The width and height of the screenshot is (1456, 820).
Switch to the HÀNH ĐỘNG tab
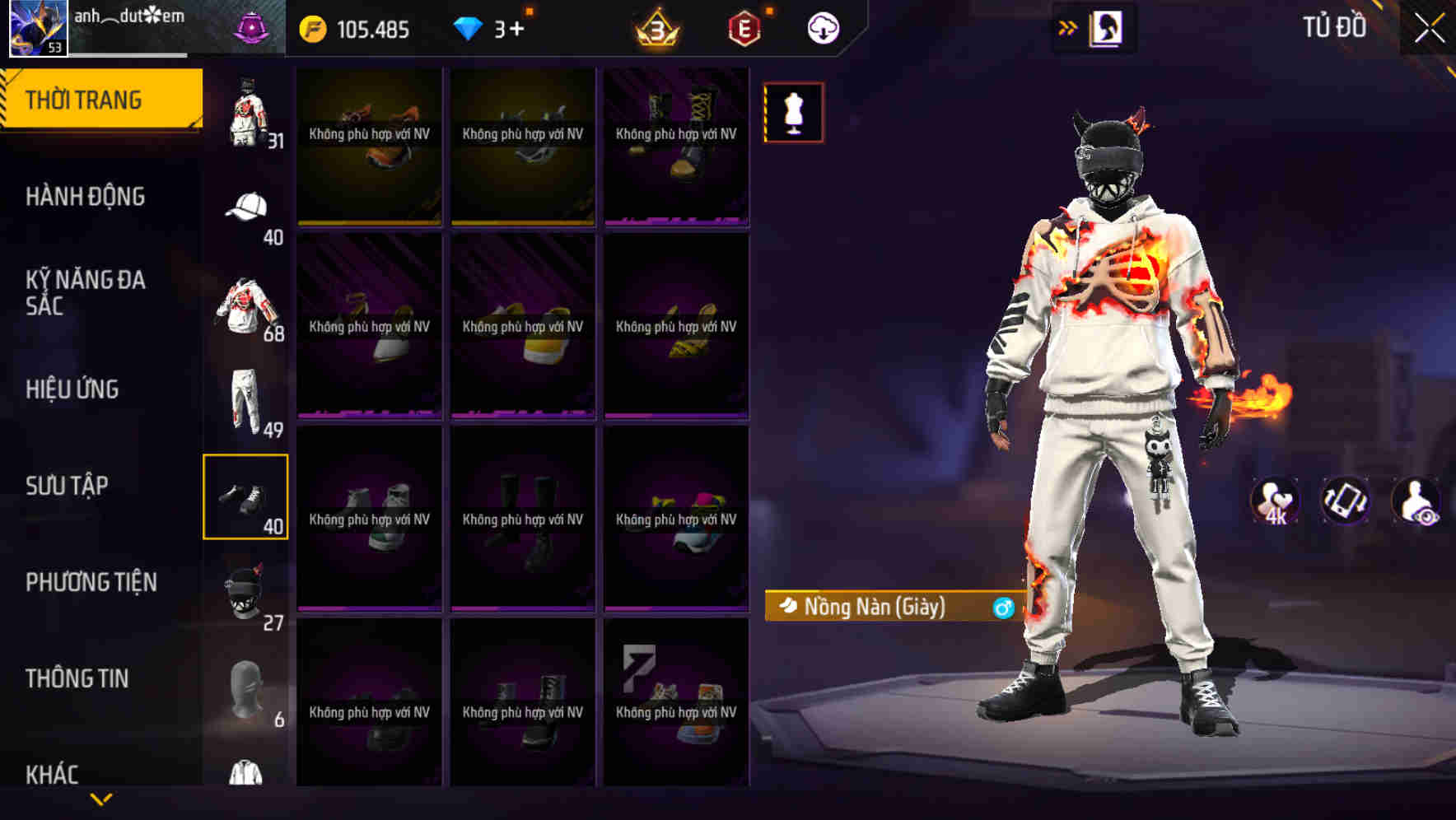pos(86,197)
